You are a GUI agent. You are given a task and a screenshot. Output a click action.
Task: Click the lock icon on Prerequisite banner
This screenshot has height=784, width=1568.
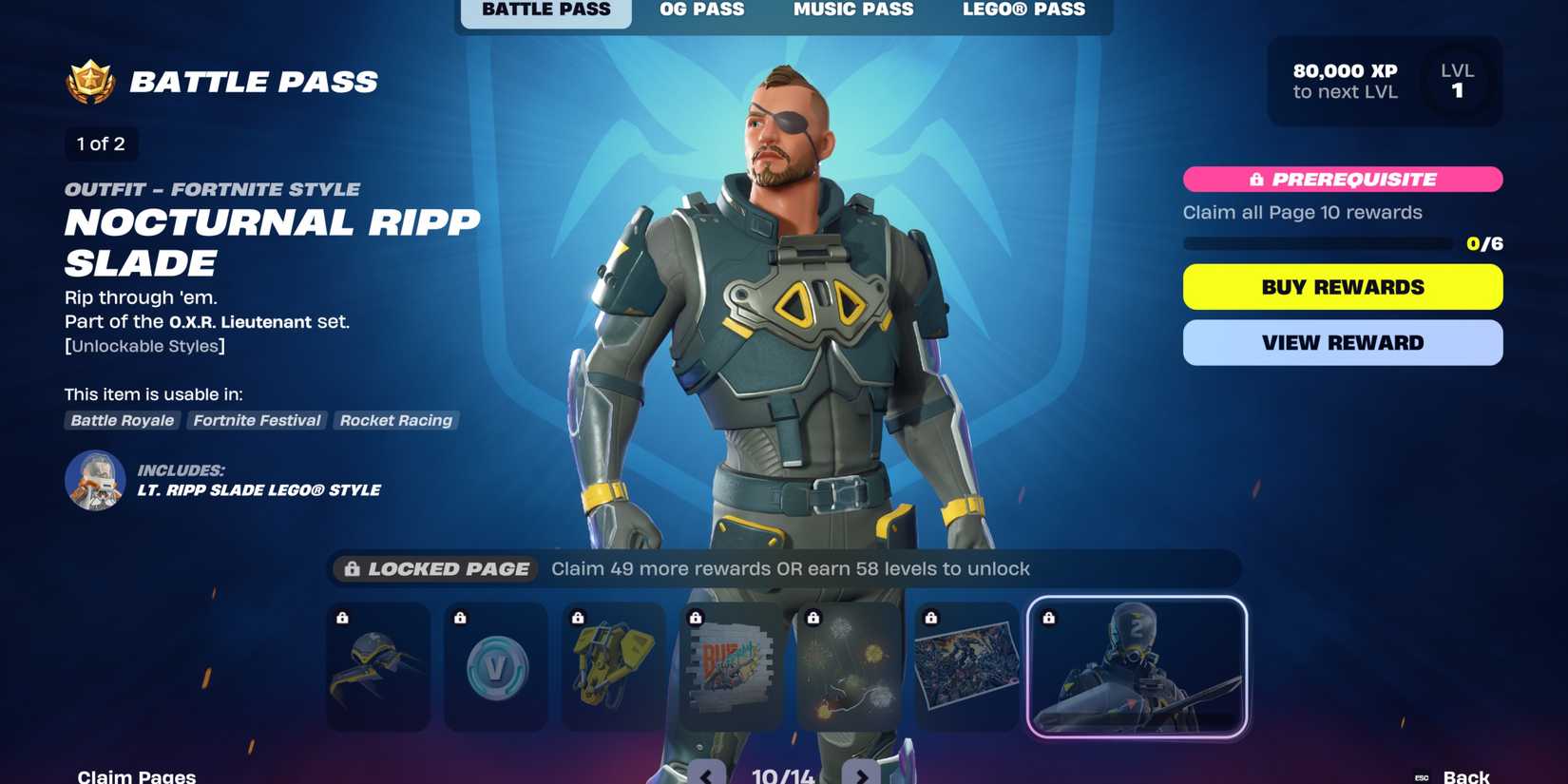(x=1256, y=179)
